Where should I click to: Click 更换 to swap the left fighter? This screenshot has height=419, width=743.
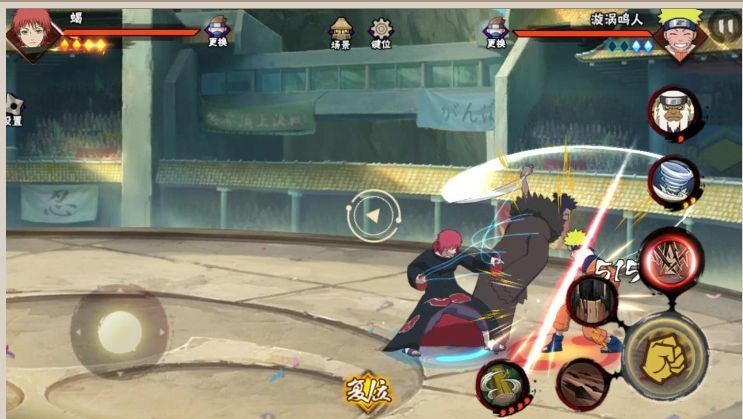[x=217, y=33]
